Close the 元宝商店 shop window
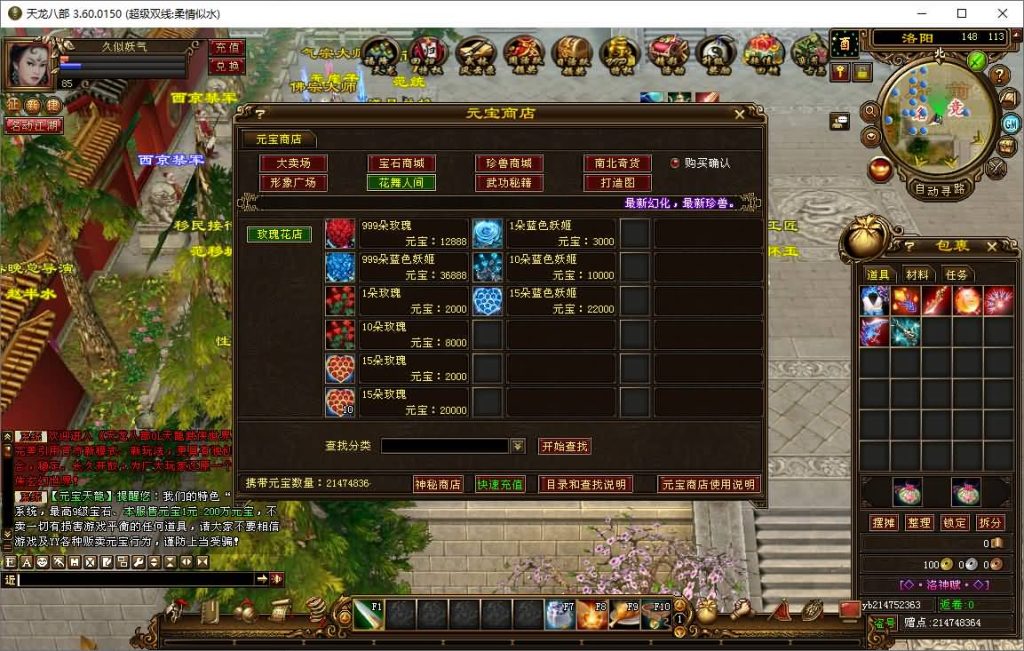1024x651 pixels. point(739,114)
